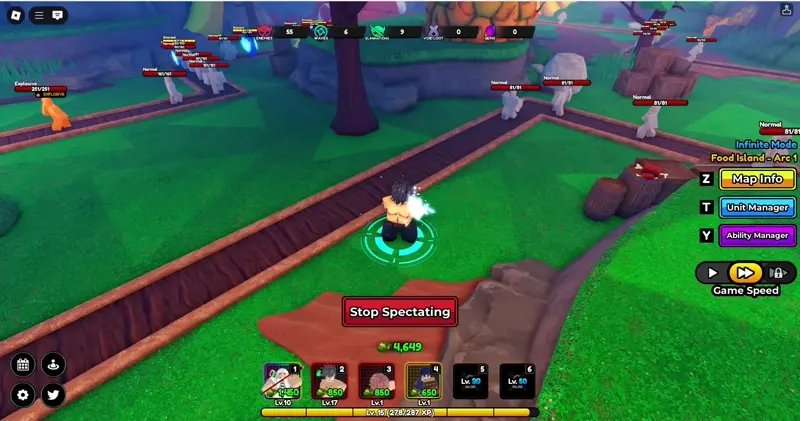Toggle the Roblox chat window icon
Image resolution: width=800 pixels, height=421 pixels.
point(58,15)
